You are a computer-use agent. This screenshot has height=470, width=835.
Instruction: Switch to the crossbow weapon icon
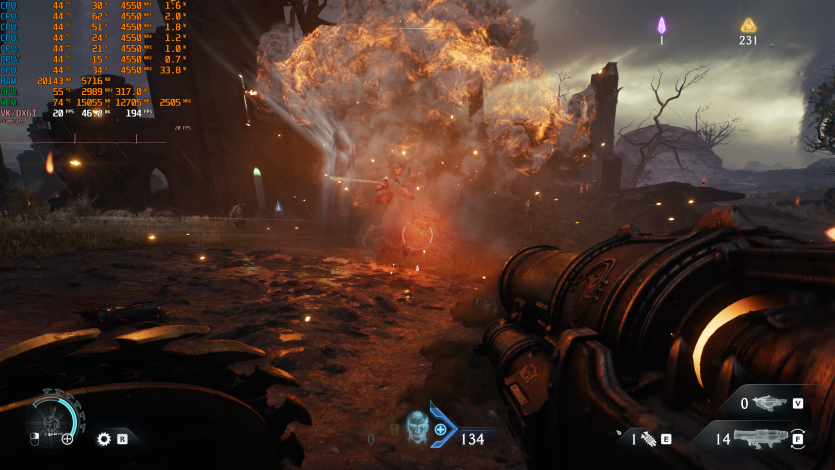point(770,404)
